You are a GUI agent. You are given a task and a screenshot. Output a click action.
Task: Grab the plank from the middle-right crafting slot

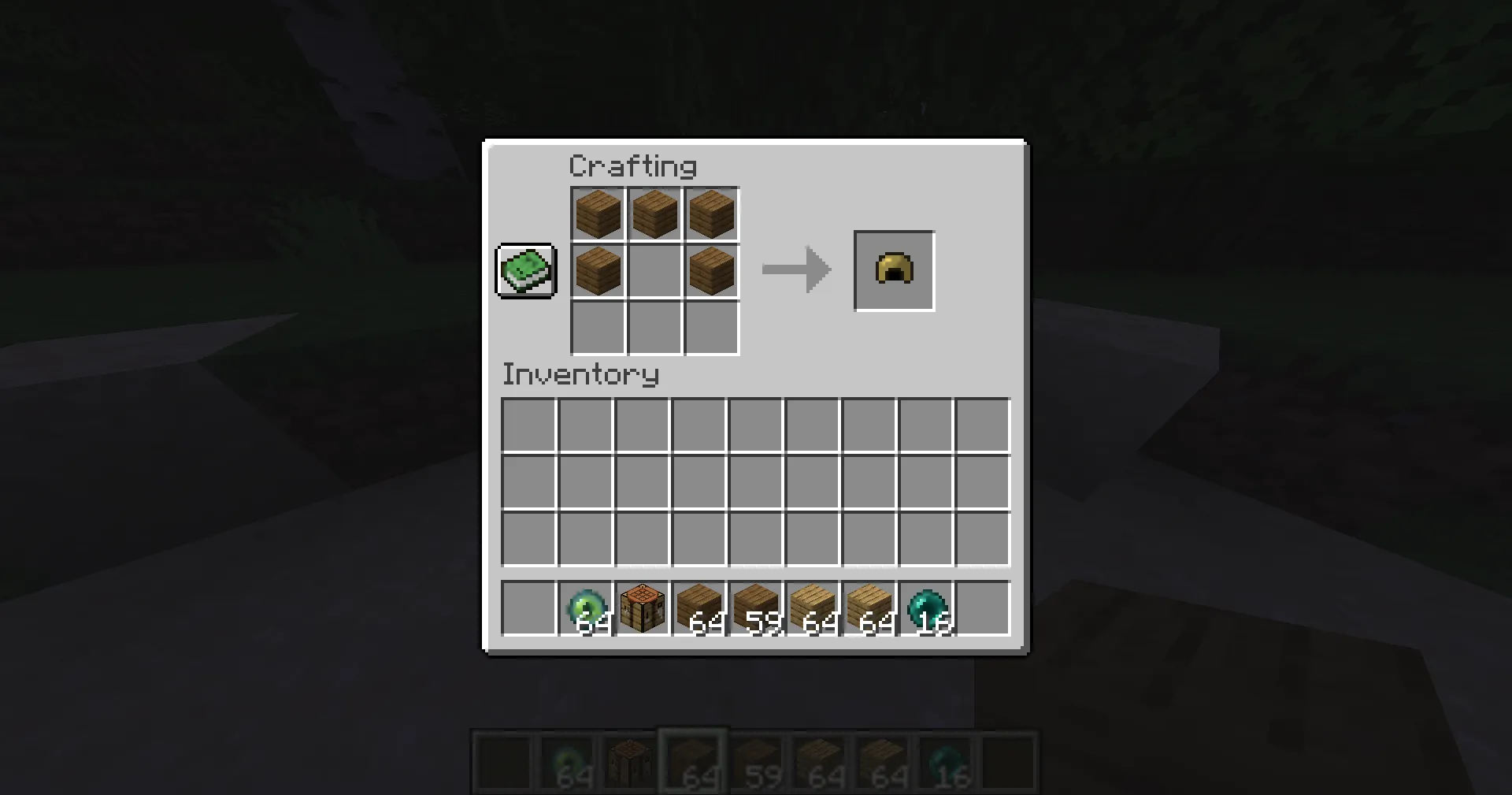711,270
